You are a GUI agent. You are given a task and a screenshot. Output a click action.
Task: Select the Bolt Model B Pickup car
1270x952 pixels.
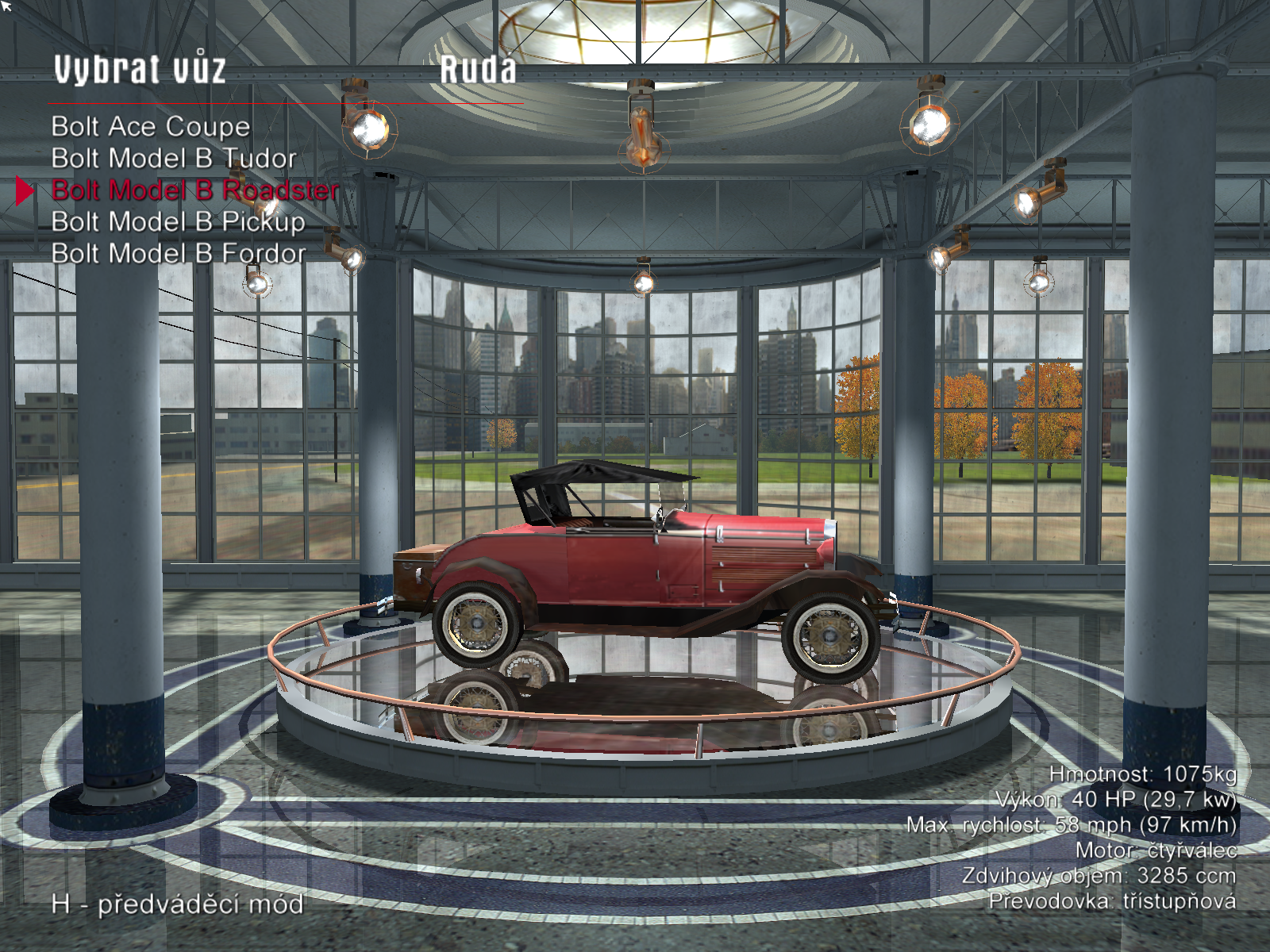click(x=178, y=222)
